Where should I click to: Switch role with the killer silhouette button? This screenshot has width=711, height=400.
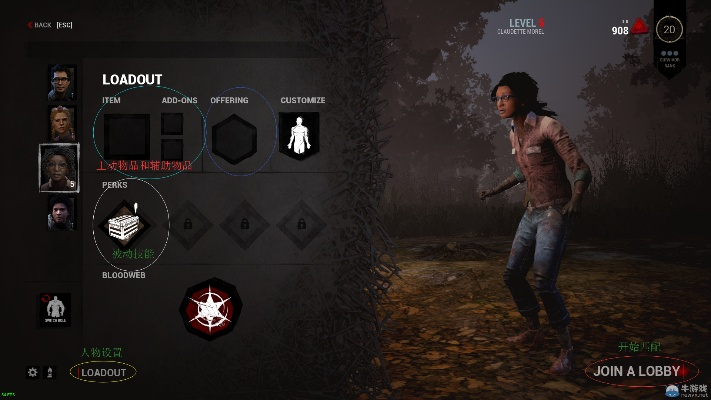point(52,309)
